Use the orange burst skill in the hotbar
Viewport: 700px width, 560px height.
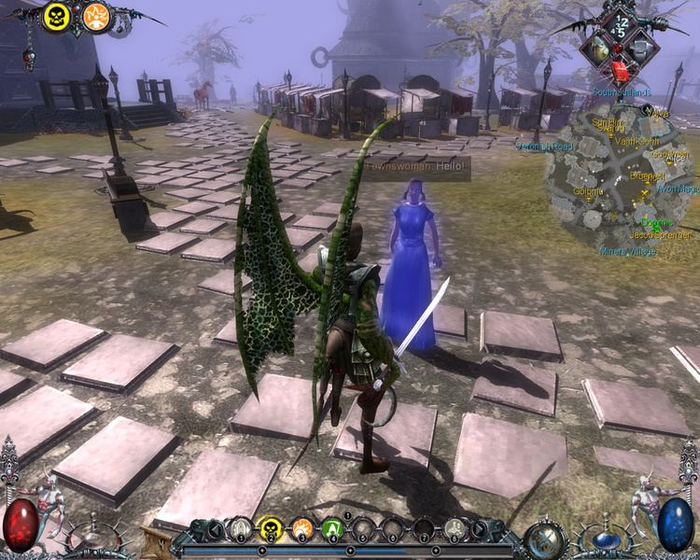click(302, 528)
